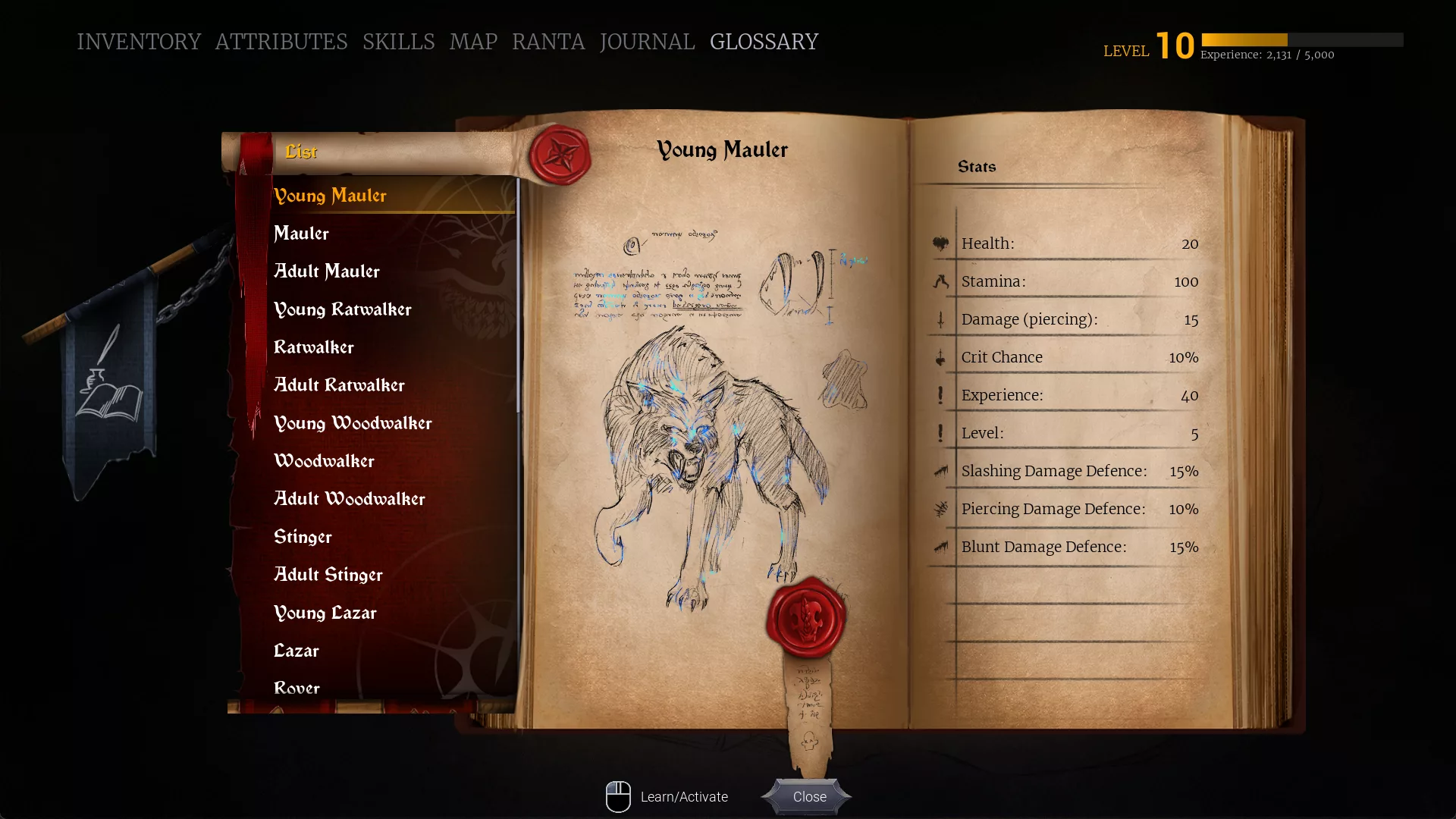Open the Adult Stinger entry

(328, 575)
